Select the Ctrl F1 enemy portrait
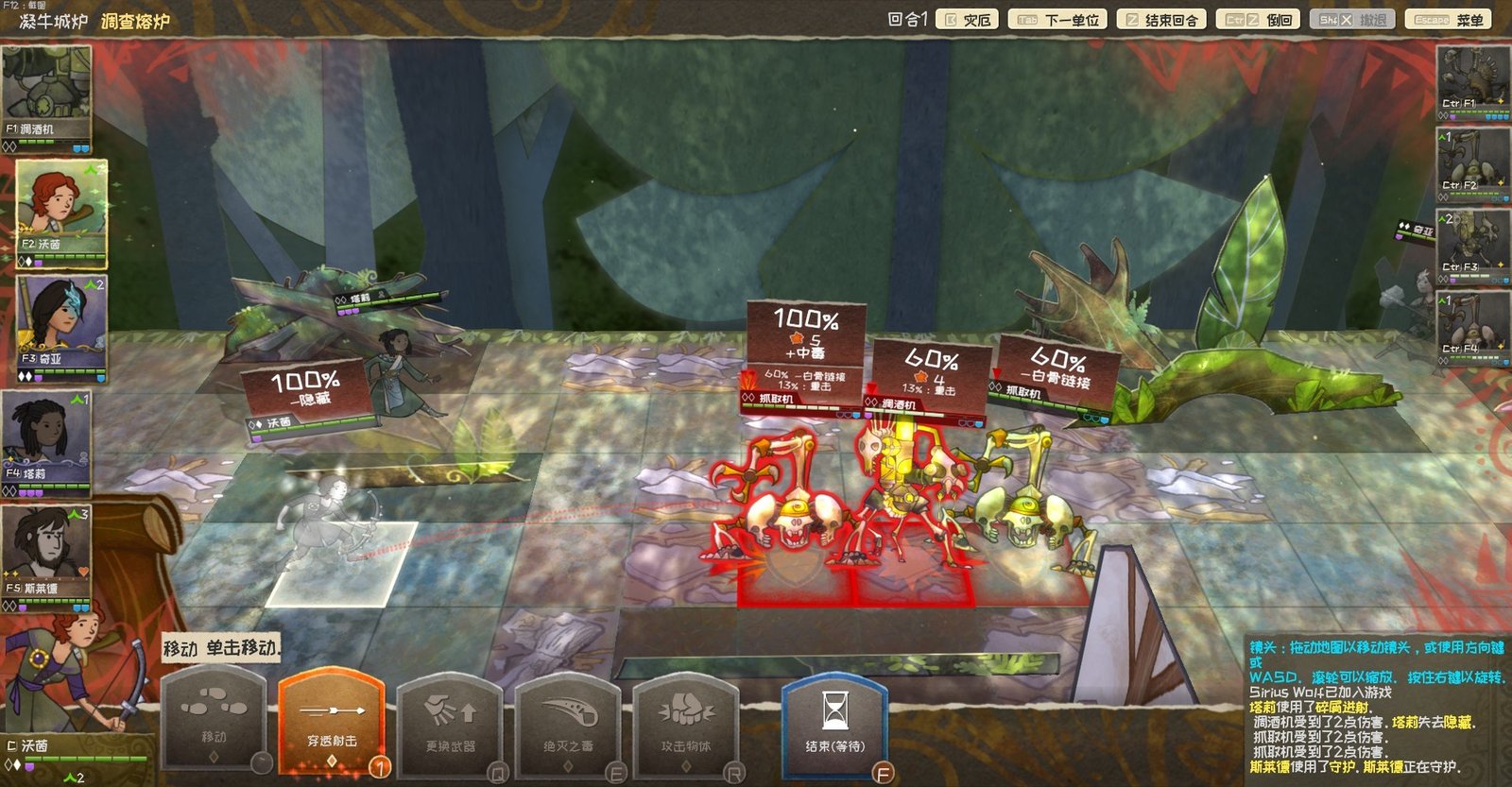This screenshot has width=1512, height=787. (x=1472, y=80)
